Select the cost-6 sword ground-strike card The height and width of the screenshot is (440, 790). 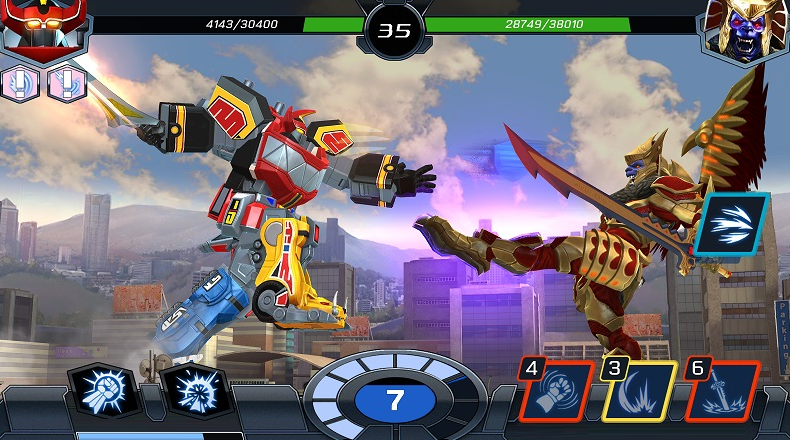(722, 391)
